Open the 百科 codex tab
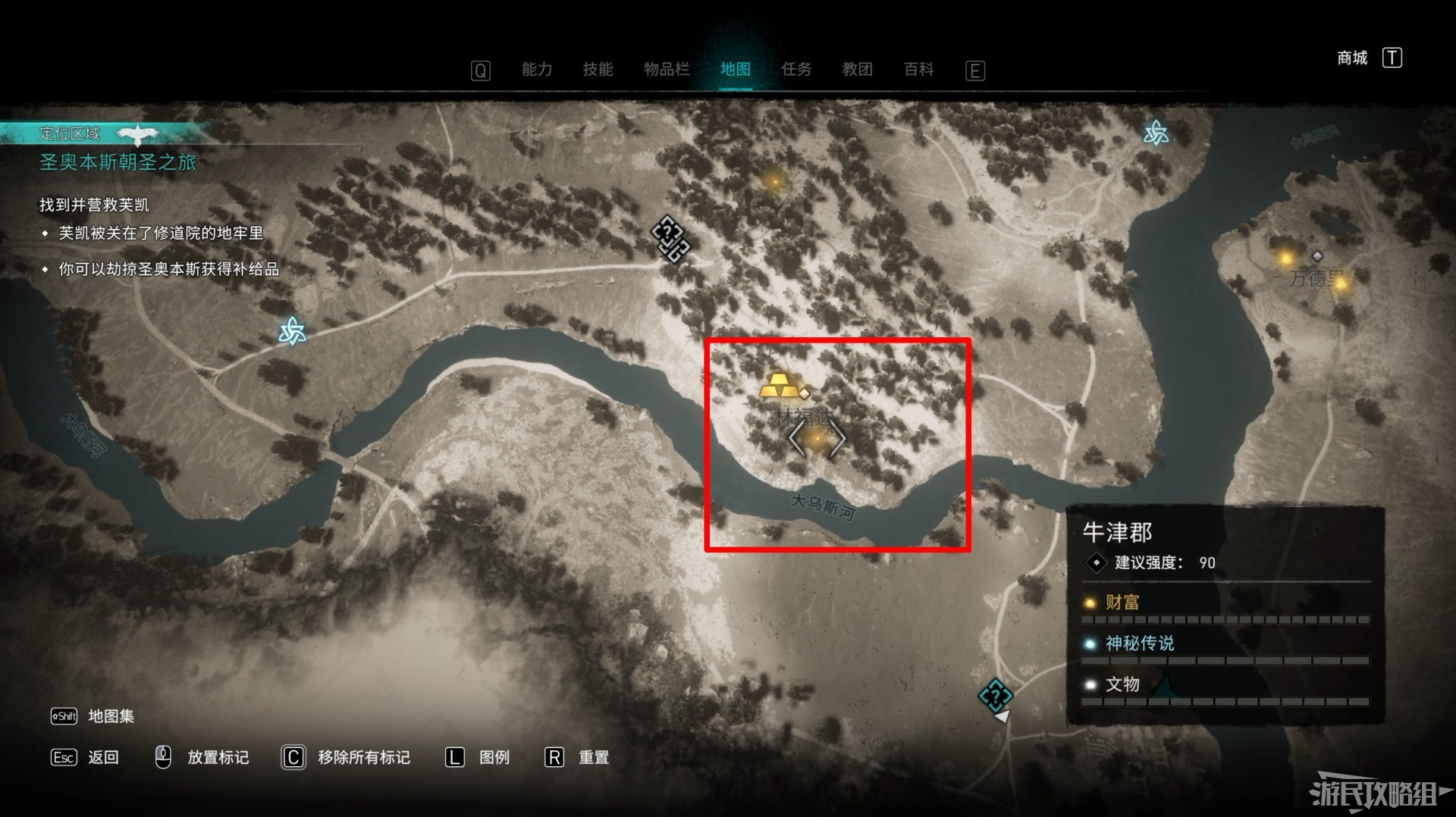 point(918,70)
